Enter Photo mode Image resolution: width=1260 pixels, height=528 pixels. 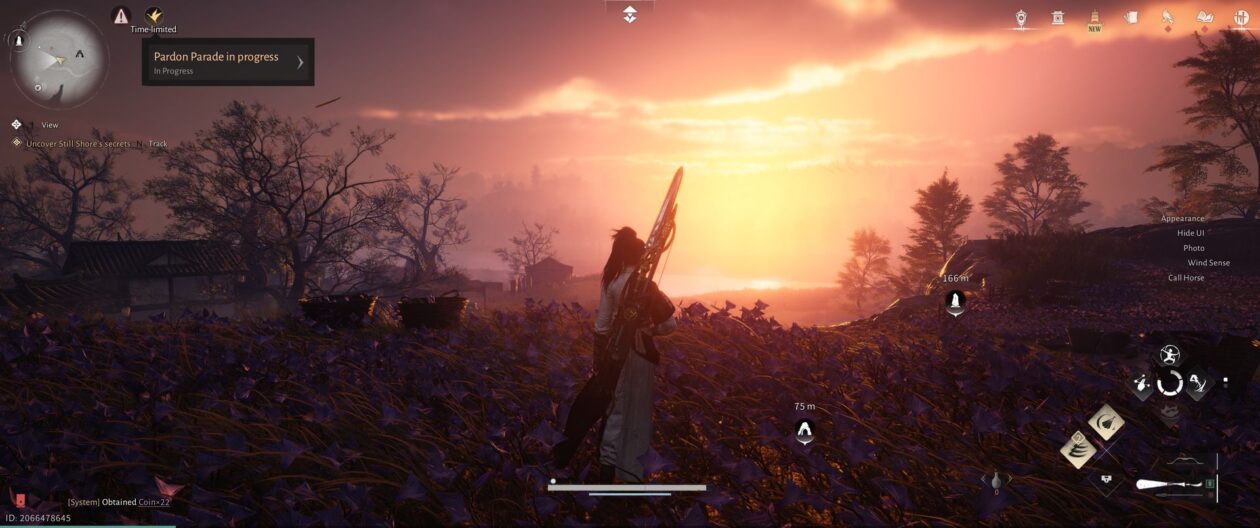[1193, 248]
